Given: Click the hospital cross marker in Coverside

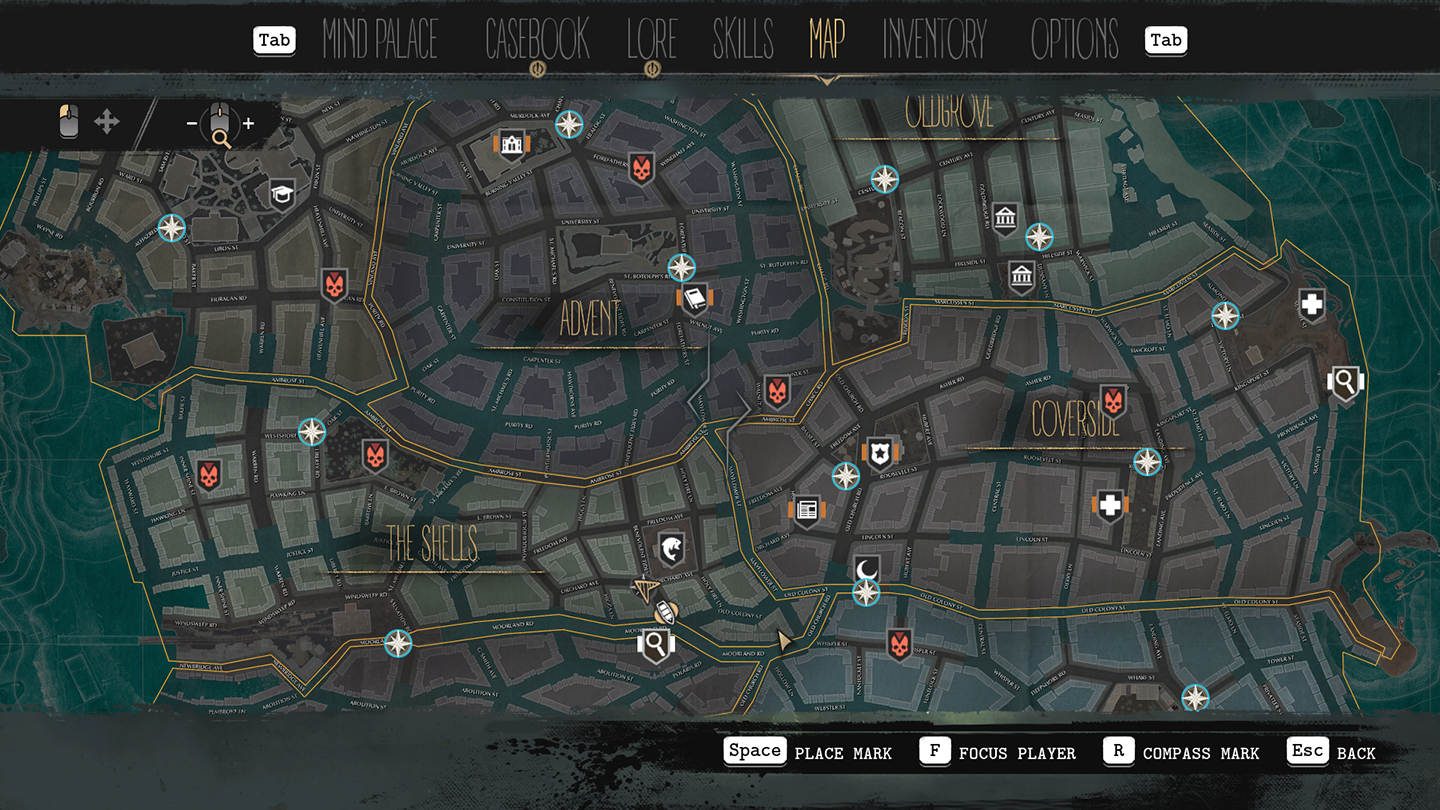Looking at the screenshot, I should pos(1110,506).
